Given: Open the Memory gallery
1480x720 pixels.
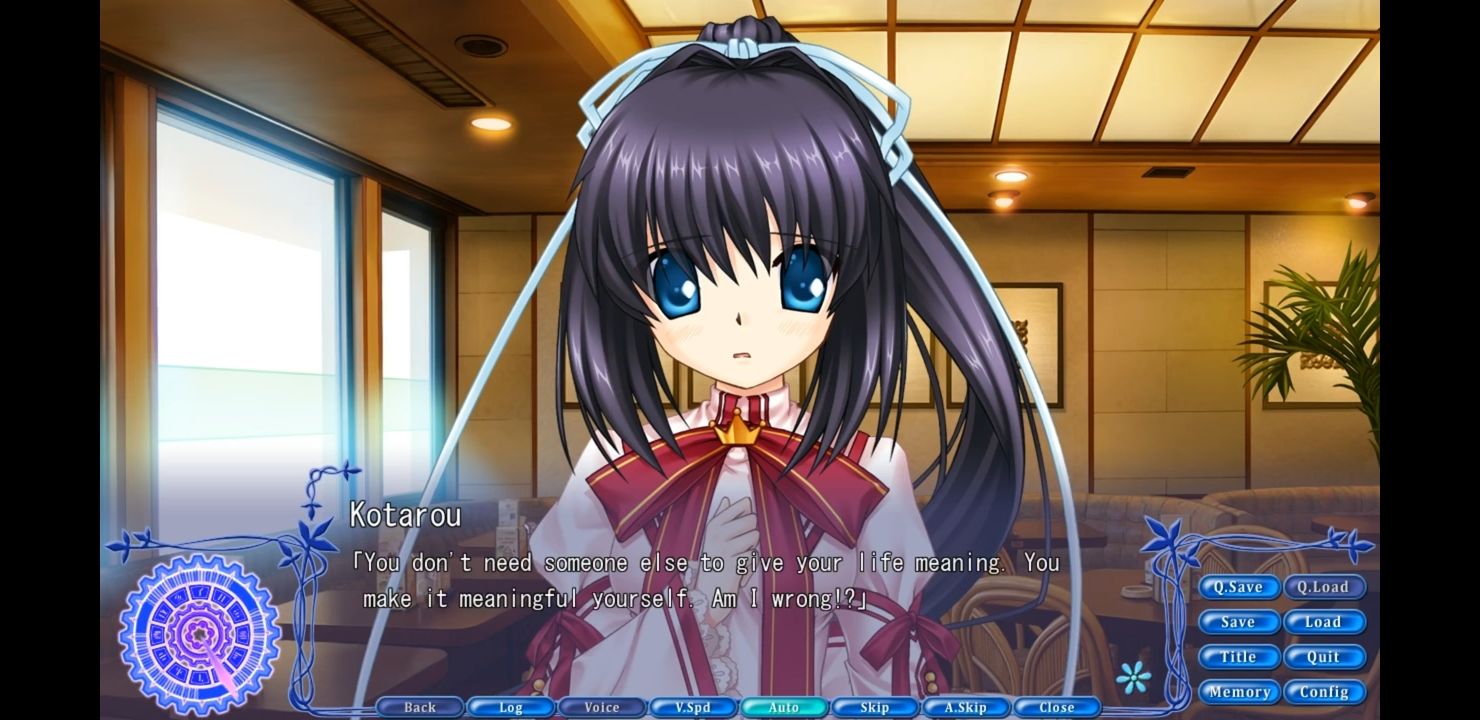Looking at the screenshot, I should 1240,691.
